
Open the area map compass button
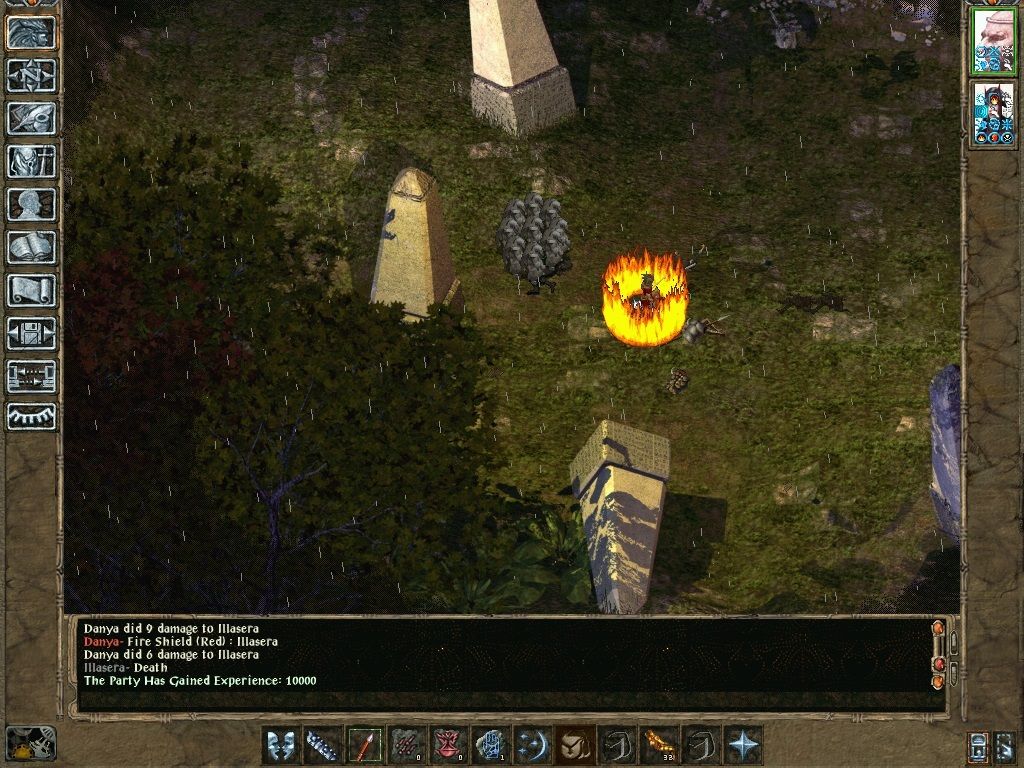(x=31, y=75)
